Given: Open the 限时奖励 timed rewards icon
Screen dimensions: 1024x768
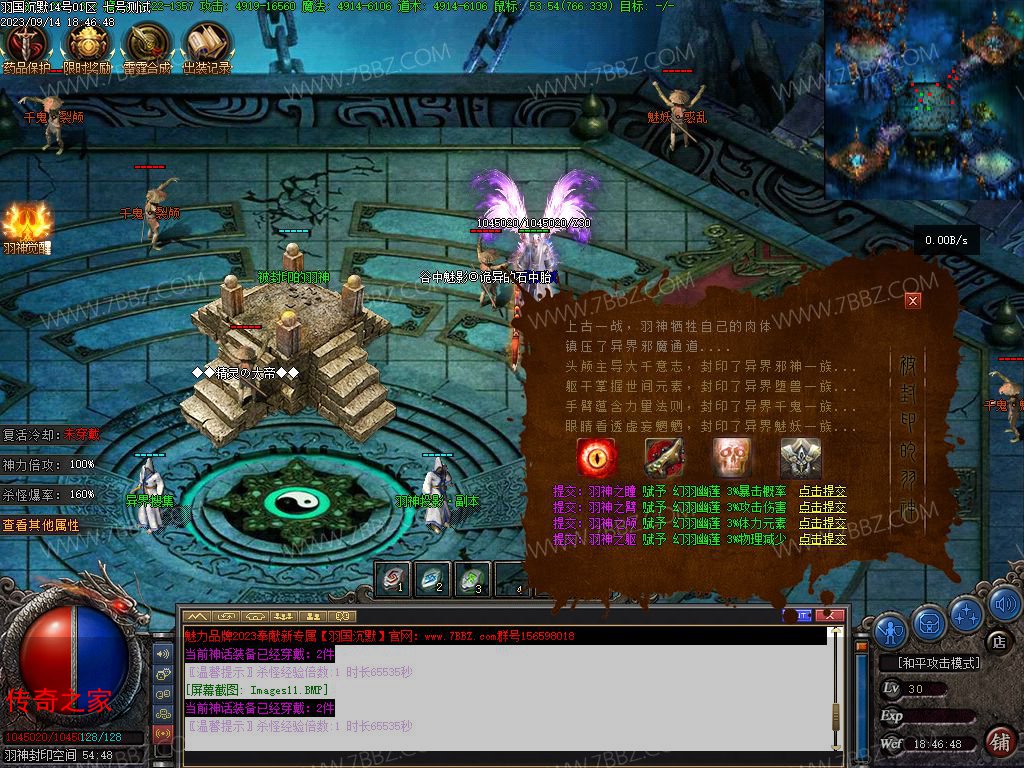Looking at the screenshot, I should (88, 45).
